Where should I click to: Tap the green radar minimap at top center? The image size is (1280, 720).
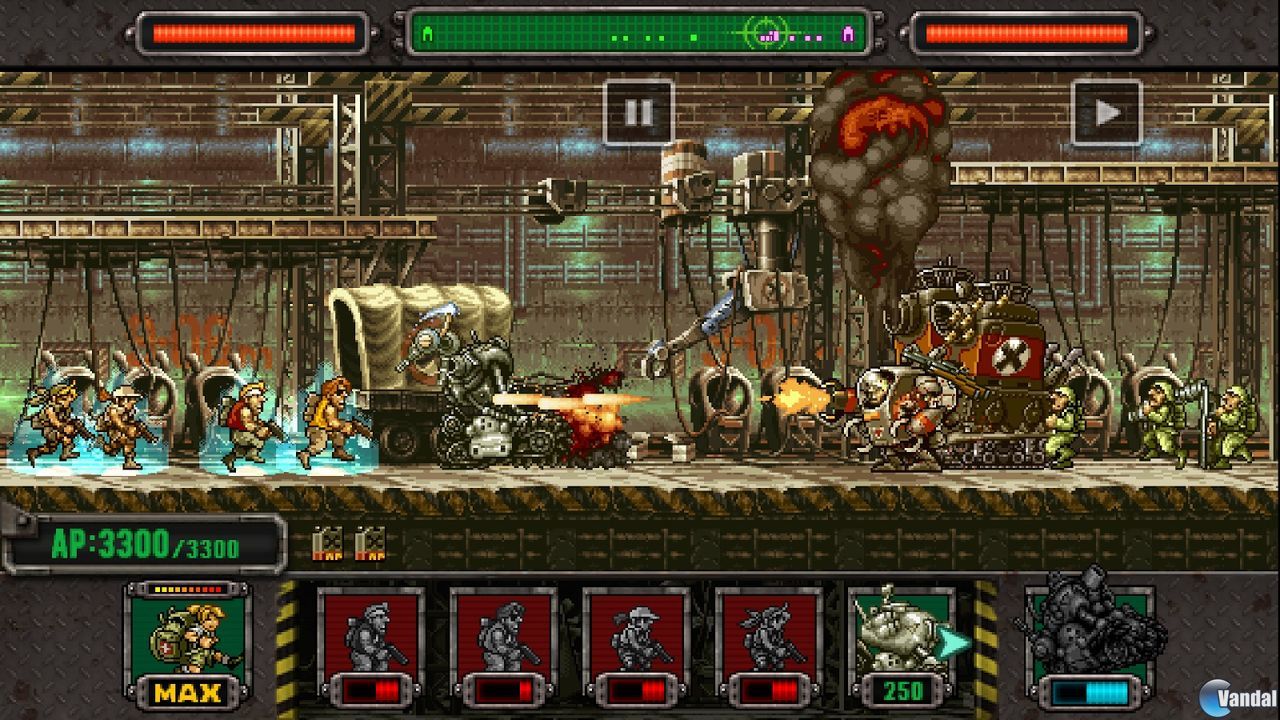pos(638,32)
